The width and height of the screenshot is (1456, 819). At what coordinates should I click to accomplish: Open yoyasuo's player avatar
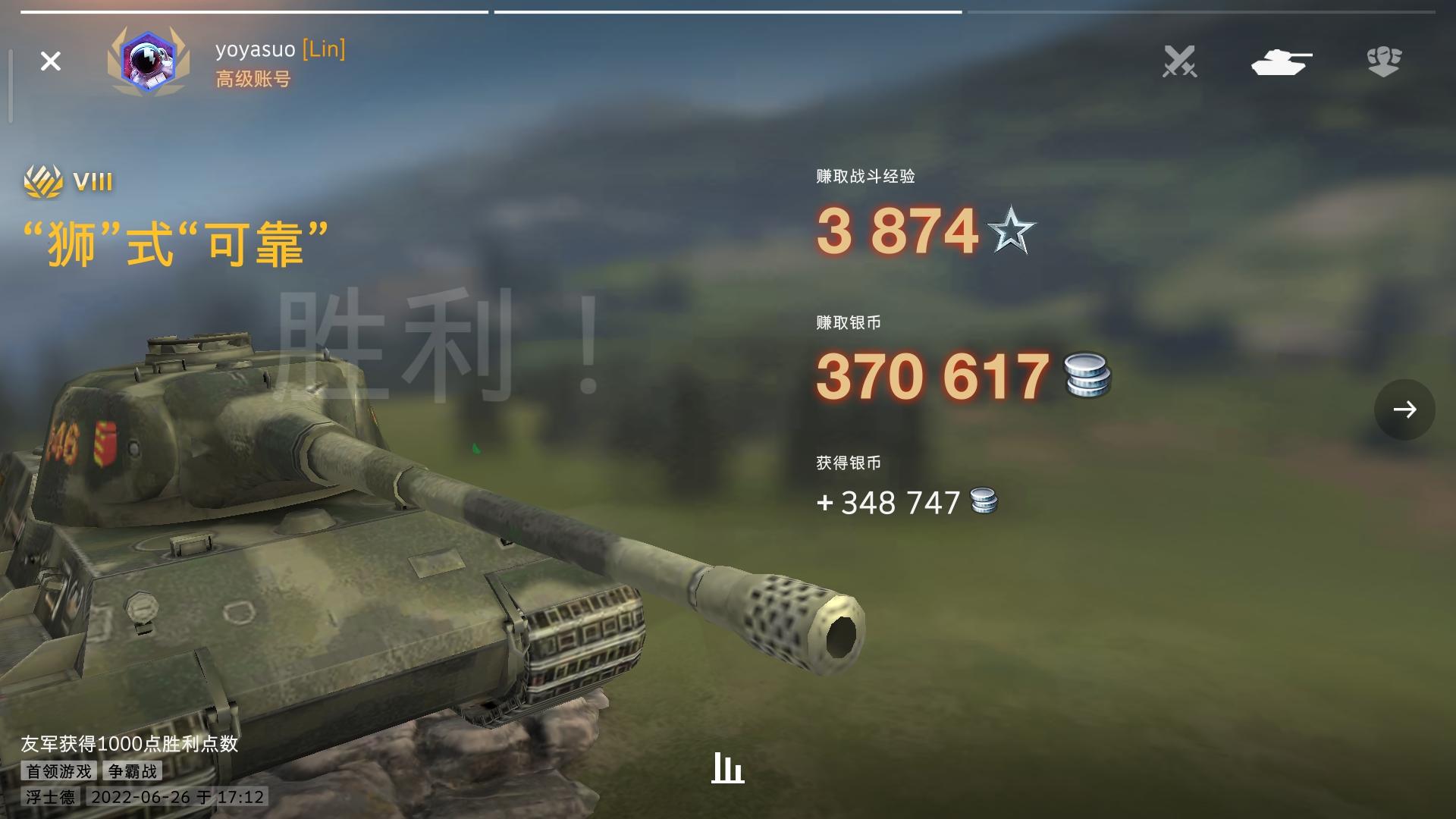point(149,62)
